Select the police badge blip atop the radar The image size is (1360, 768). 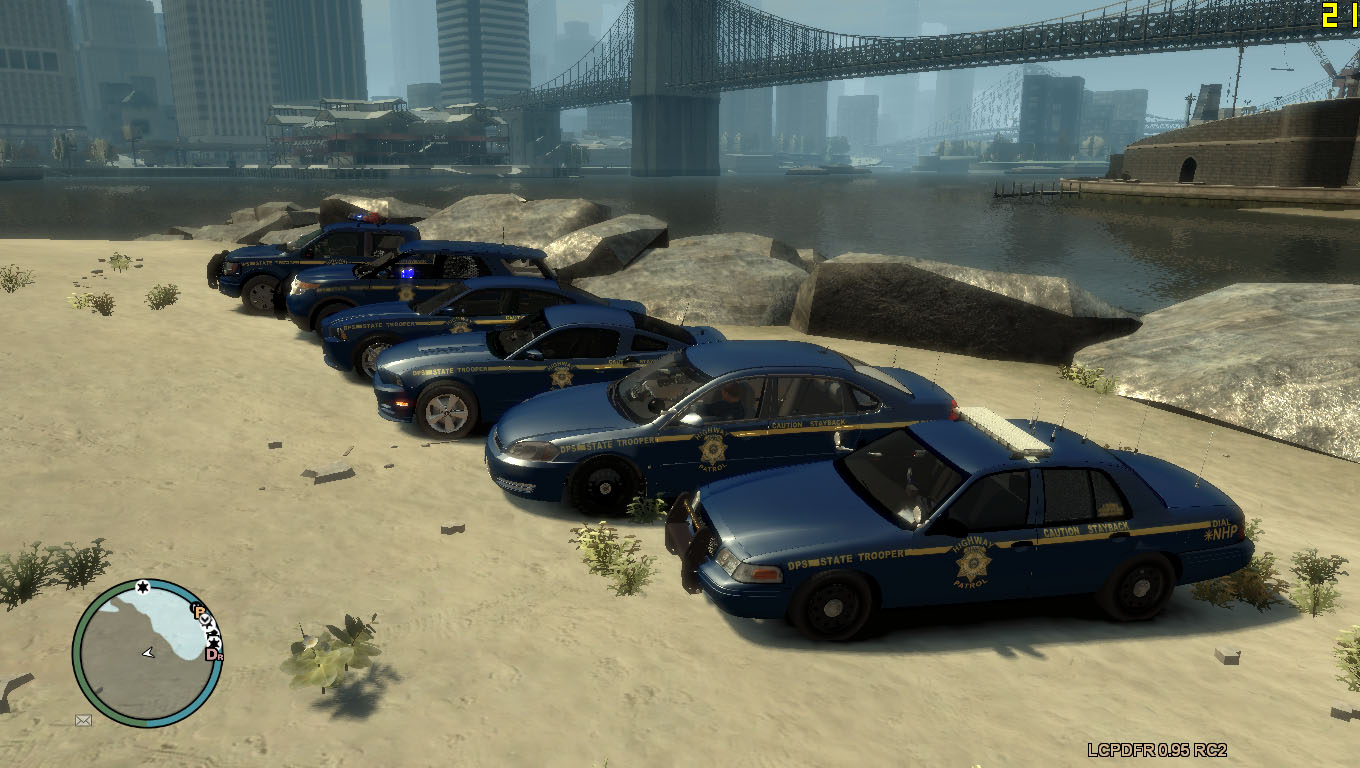point(142,586)
